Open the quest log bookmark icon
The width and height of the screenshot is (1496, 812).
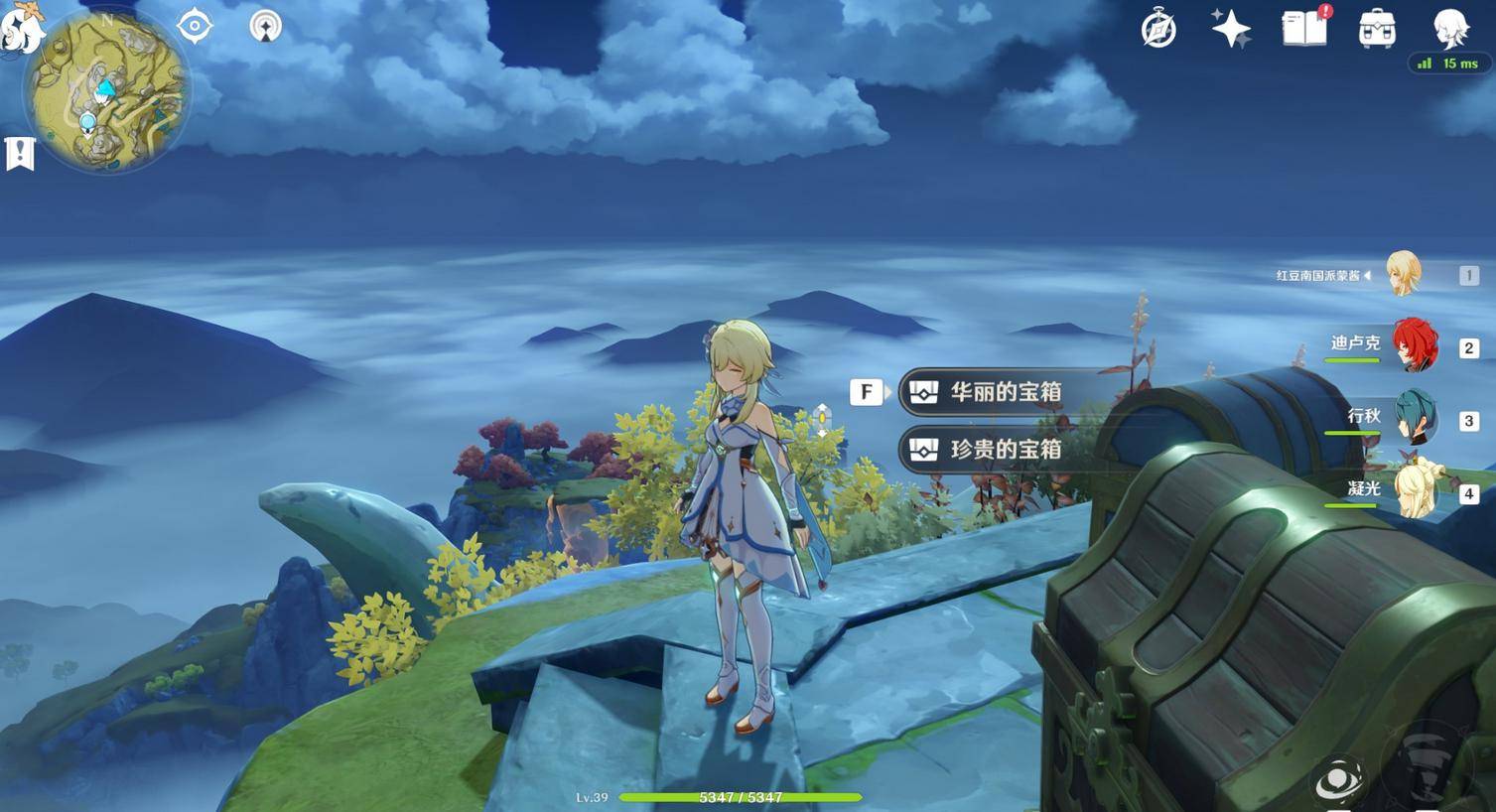(20, 154)
